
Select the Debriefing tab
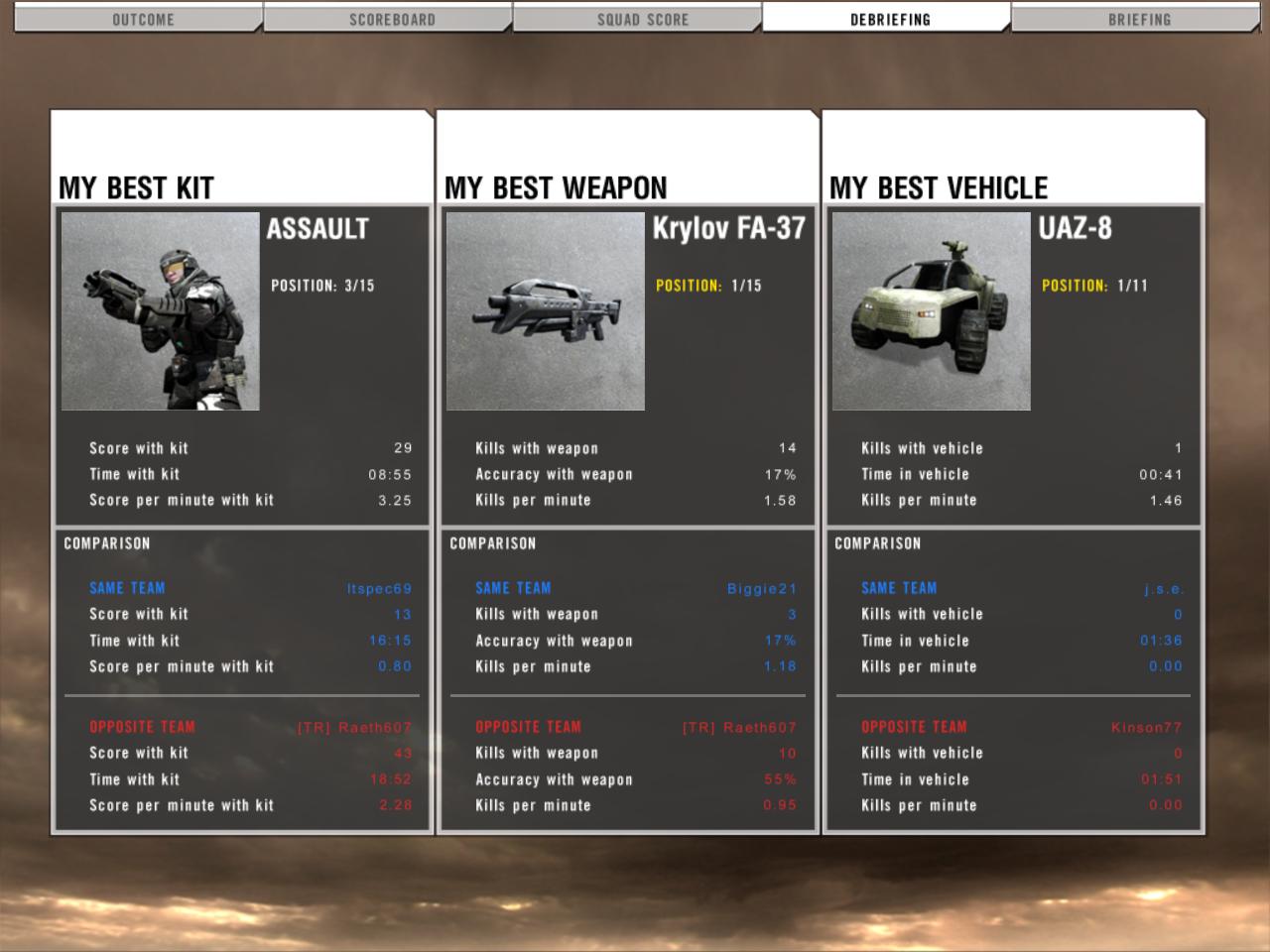(x=890, y=19)
